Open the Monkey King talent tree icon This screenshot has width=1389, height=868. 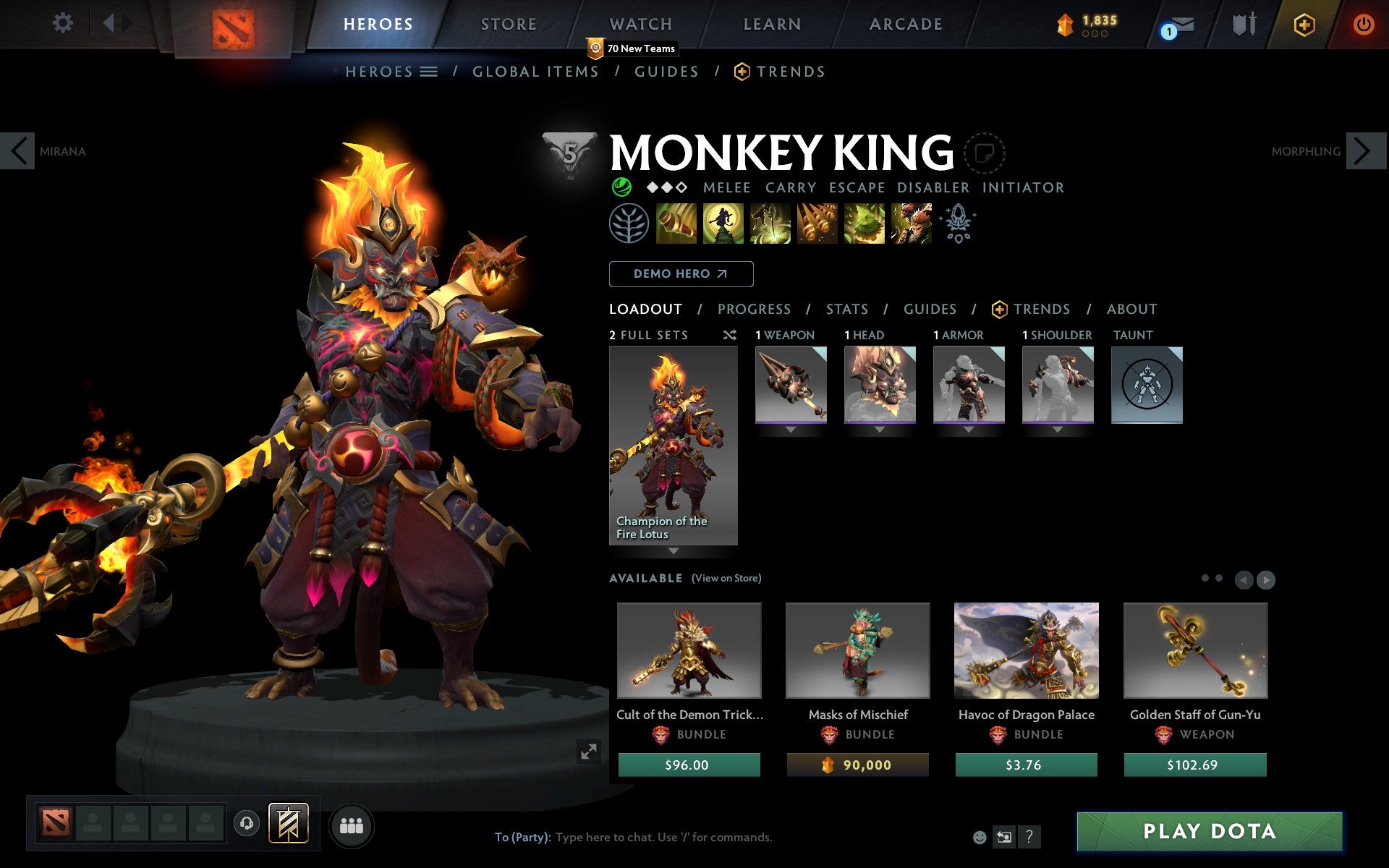[x=629, y=223]
